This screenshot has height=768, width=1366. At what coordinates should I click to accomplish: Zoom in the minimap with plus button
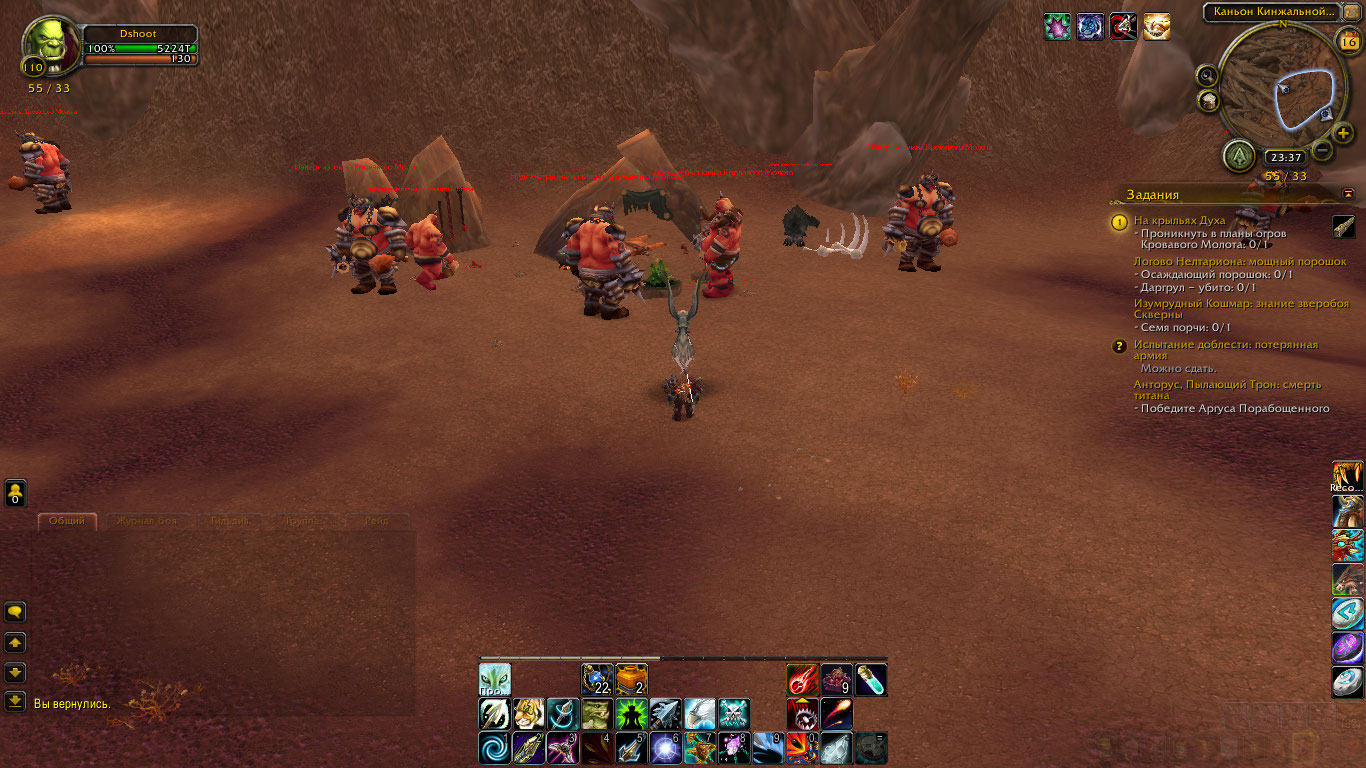[1343, 133]
